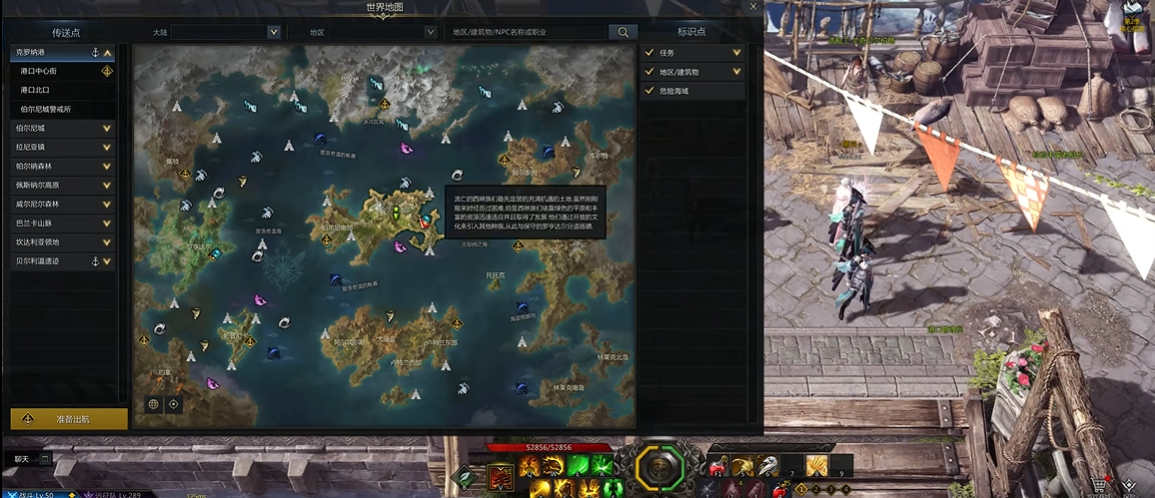Toggle the 危险海域 dangerous waters checkbox
The width and height of the screenshot is (1155, 498).
(x=650, y=91)
